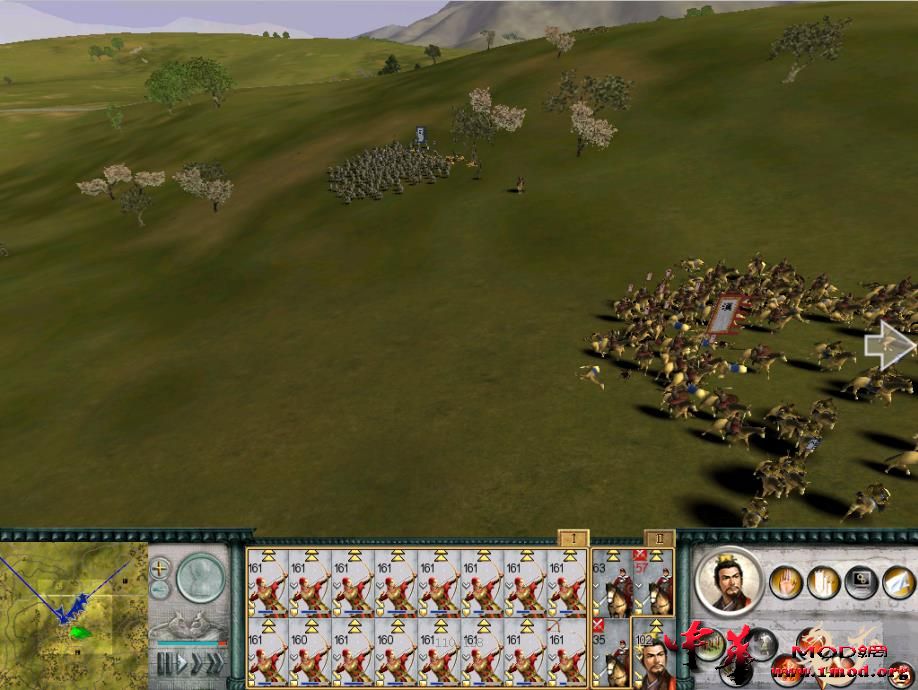Image resolution: width=918 pixels, height=690 pixels.
Task: Set battle speed to triple fast-forward
Action: 214,662
